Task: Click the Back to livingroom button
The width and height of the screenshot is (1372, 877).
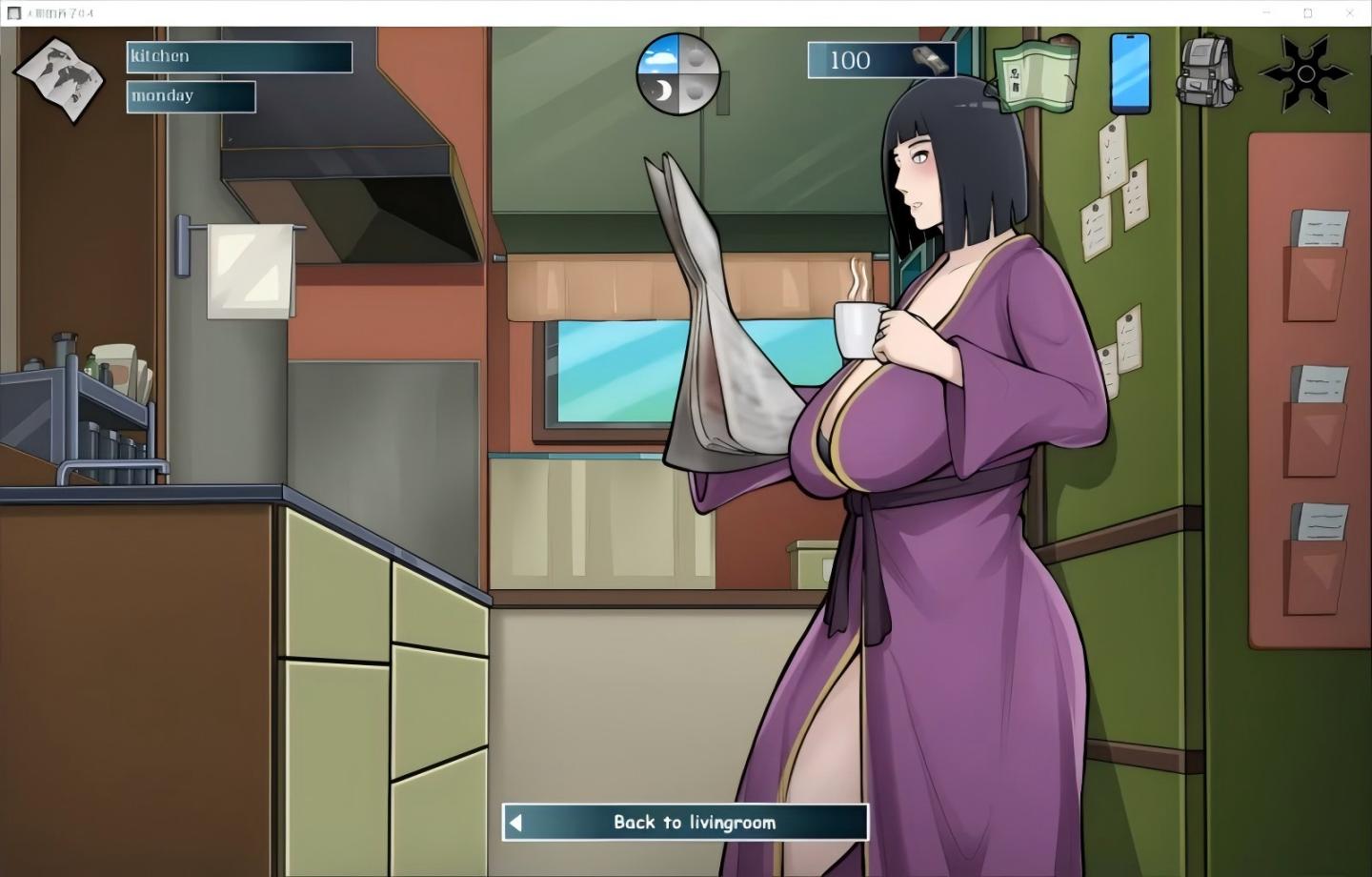Action: pos(684,822)
